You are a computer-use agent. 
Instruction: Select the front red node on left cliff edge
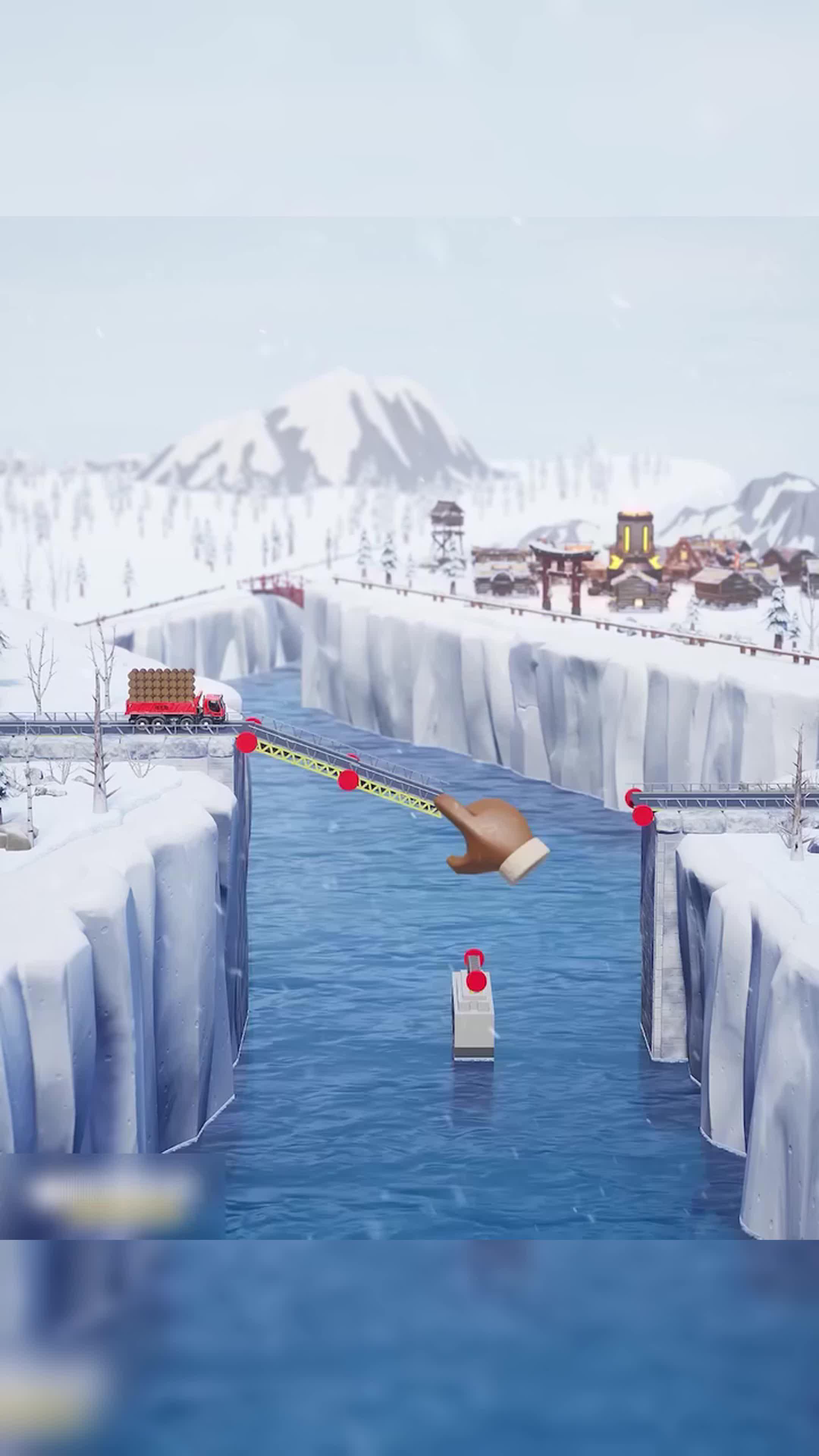coord(246,742)
